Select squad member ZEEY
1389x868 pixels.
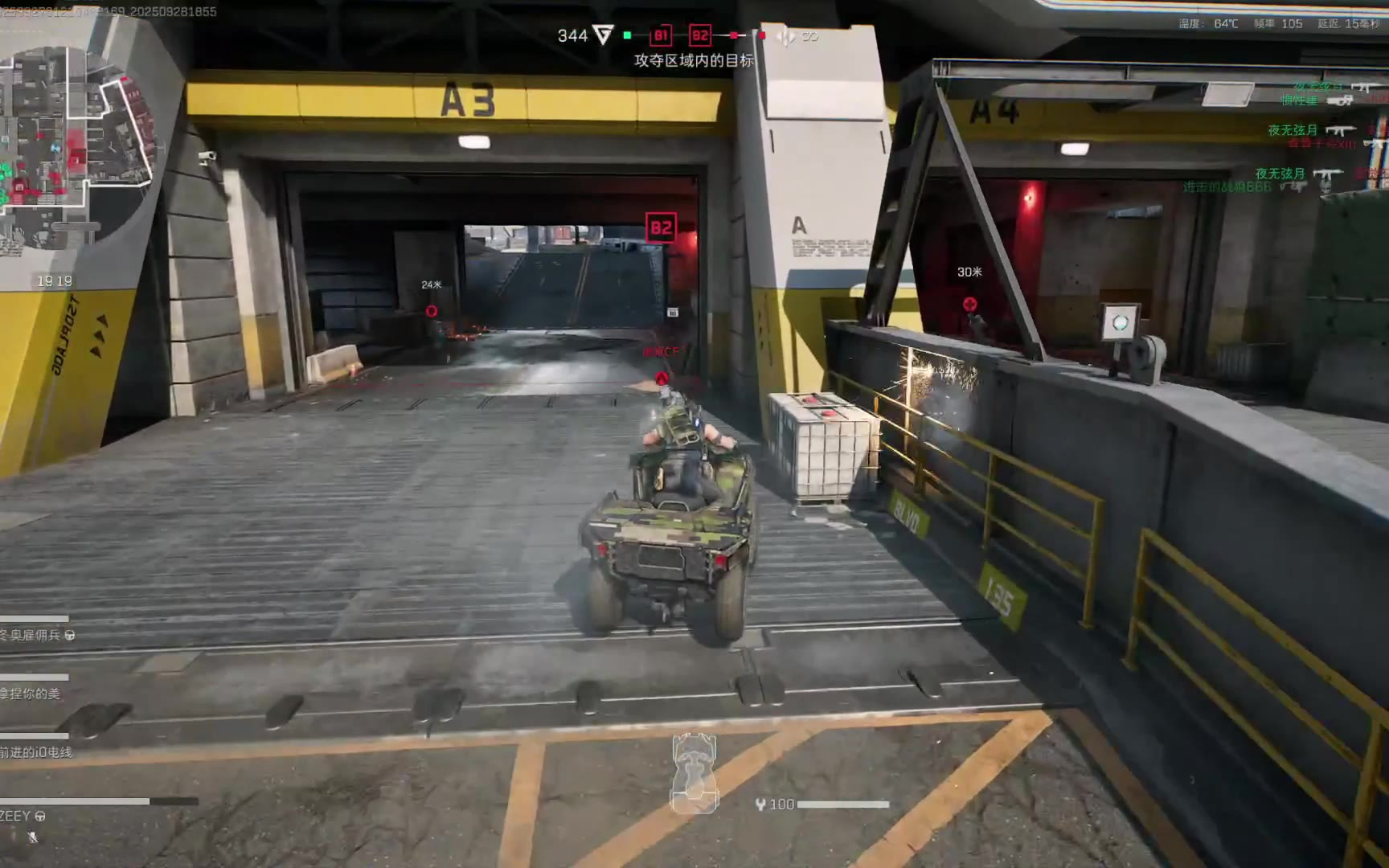pos(16,816)
